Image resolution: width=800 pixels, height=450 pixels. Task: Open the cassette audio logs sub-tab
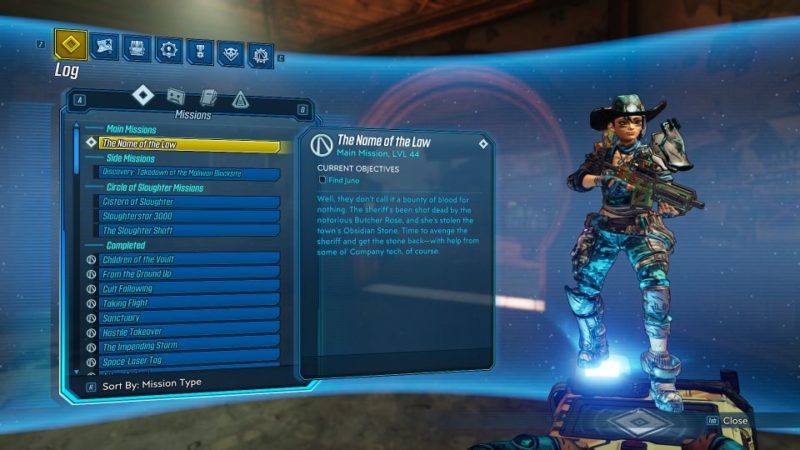pyautogui.click(x=175, y=96)
